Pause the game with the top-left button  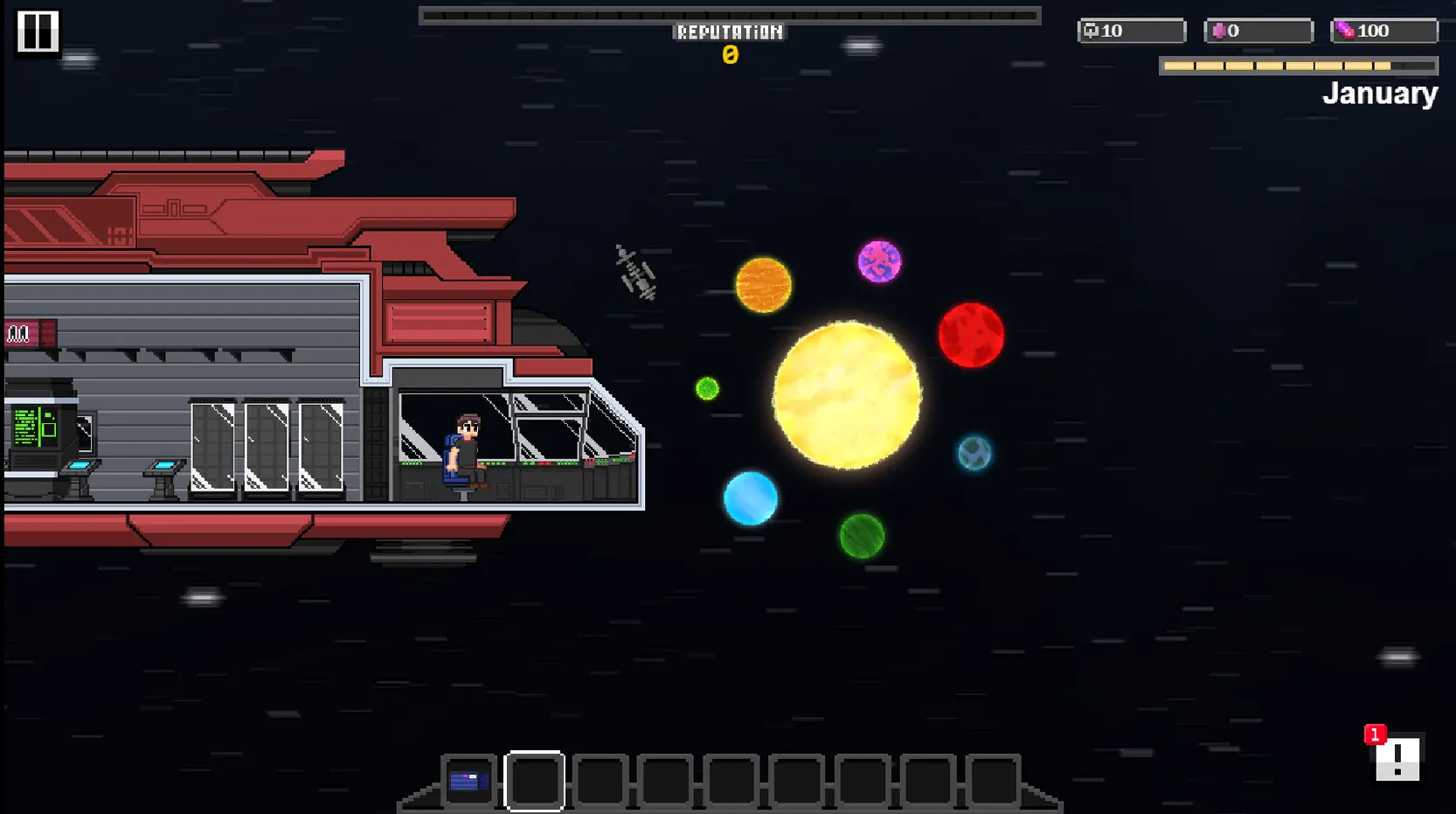38,32
